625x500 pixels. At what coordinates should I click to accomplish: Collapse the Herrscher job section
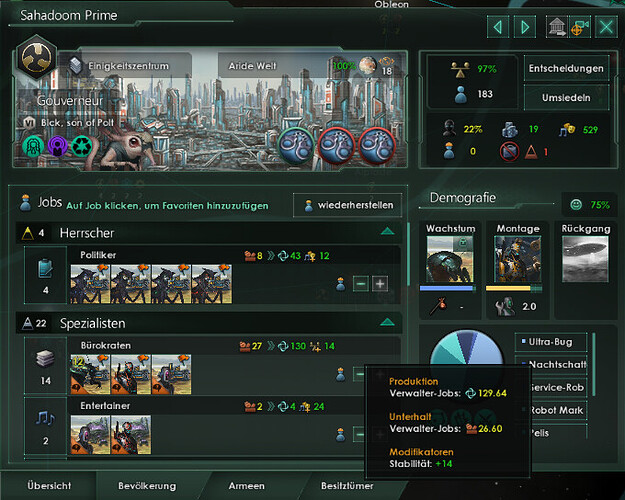[x=386, y=232]
